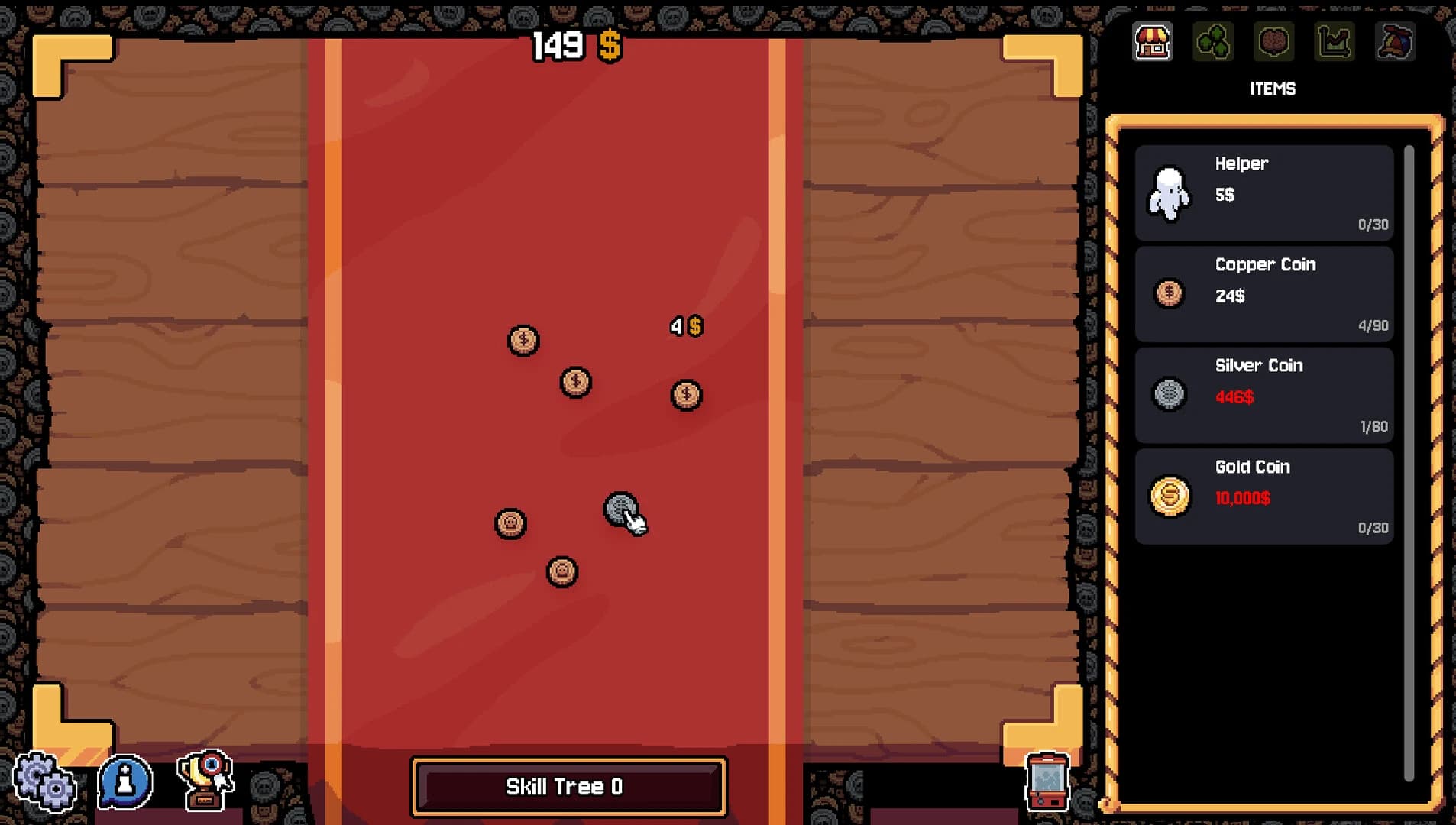Click the topmost copper coin on the mat

524,341
